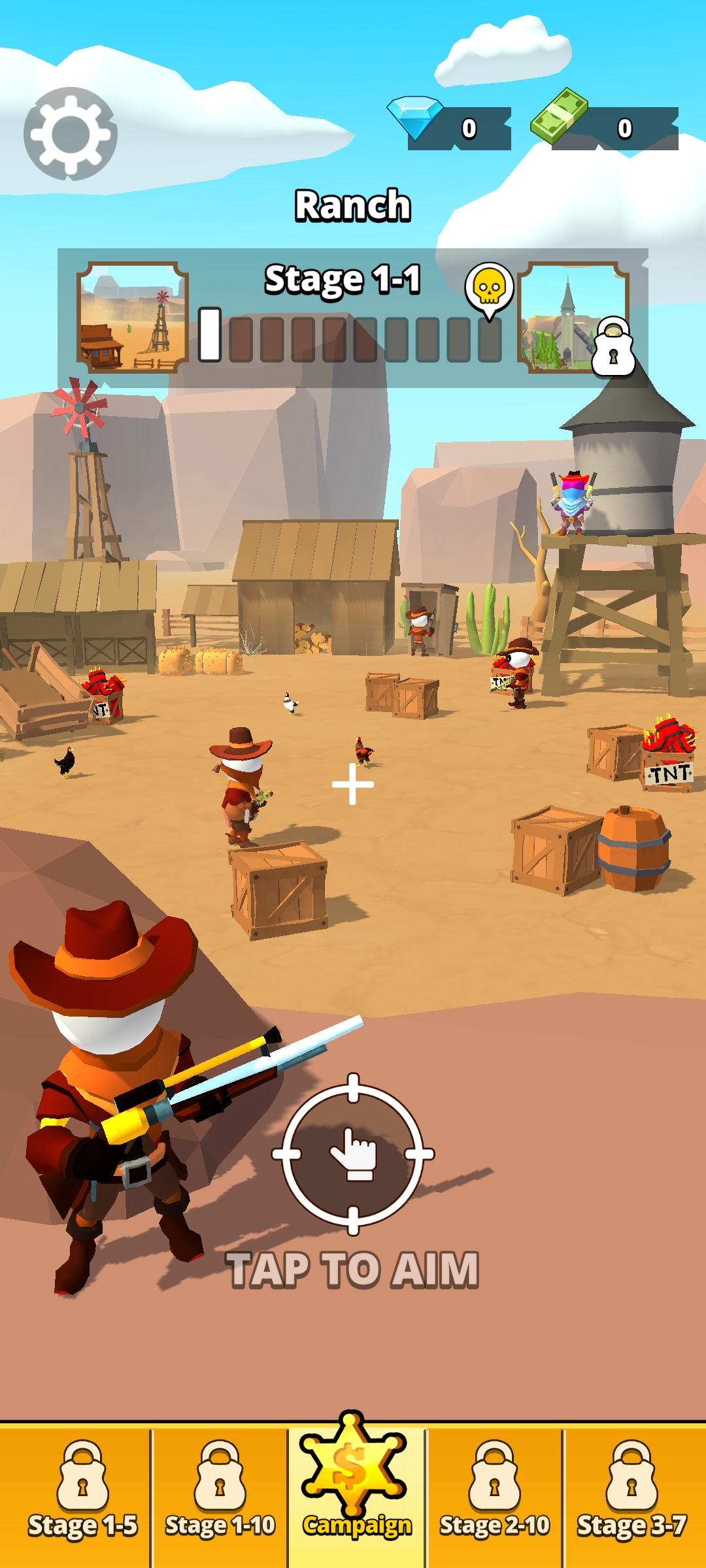Open the settings gear menu

[71, 134]
